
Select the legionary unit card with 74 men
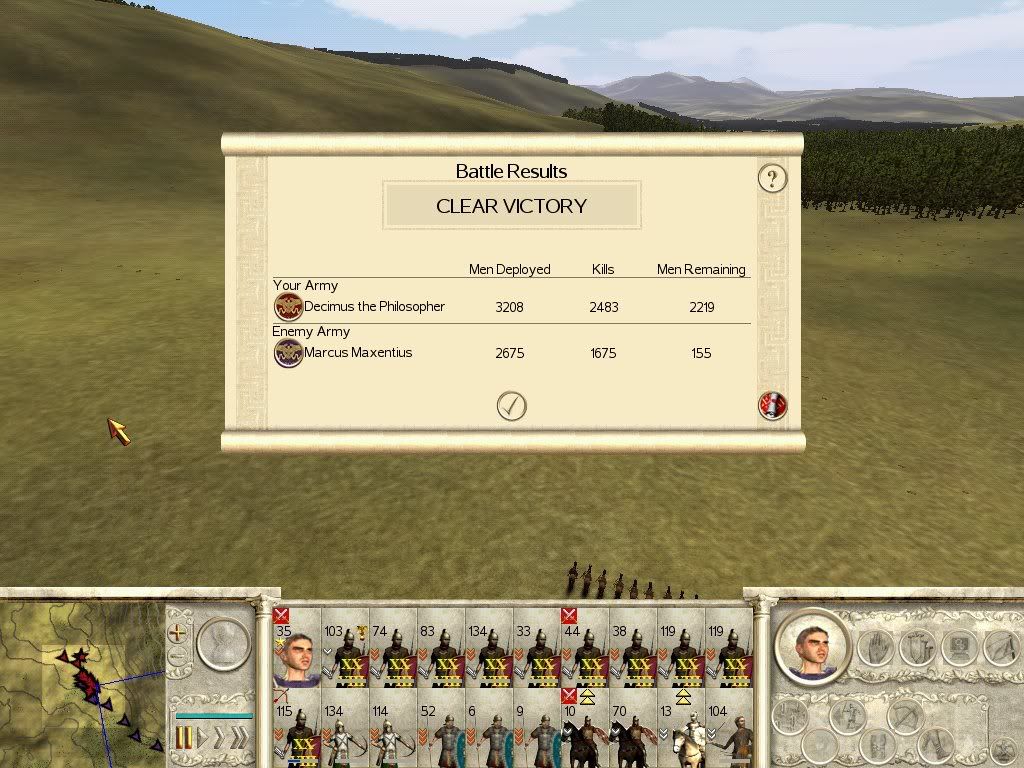click(x=392, y=650)
